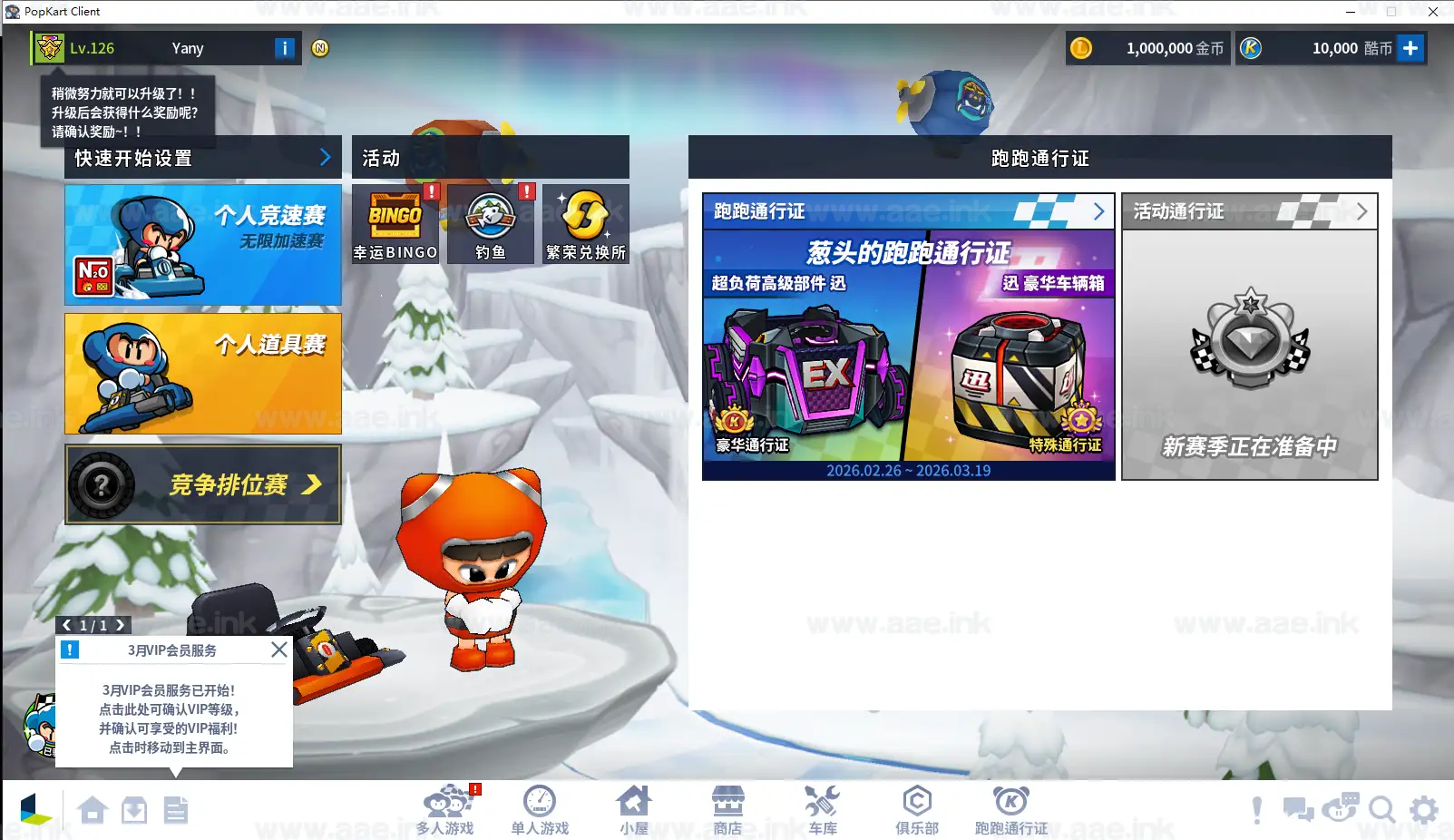Select the 个人道具赛 item race mode
The width and height of the screenshot is (1454, 840).
click(201, 373)
